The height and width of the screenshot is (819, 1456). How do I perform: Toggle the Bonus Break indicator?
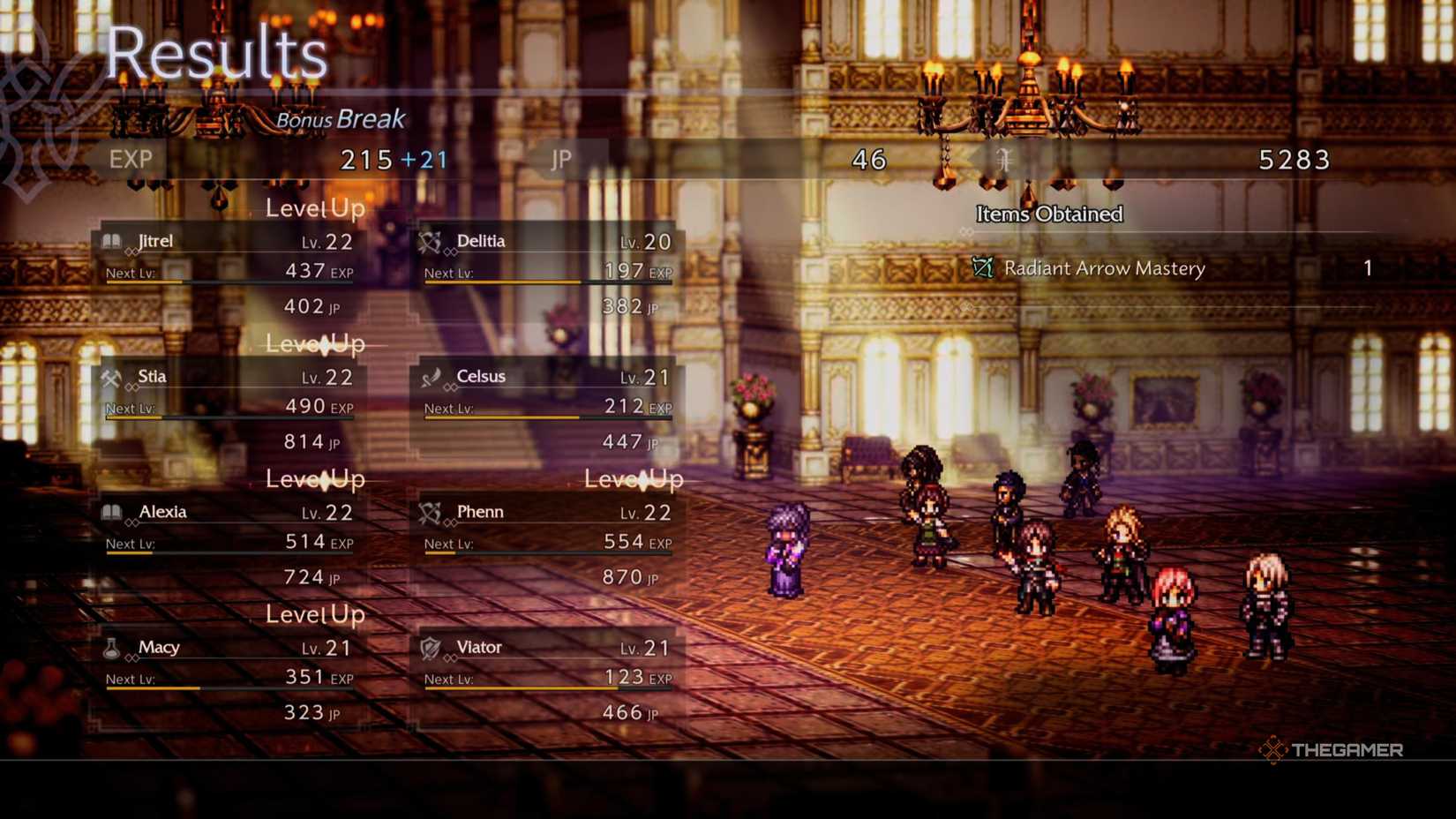point(340,119)
